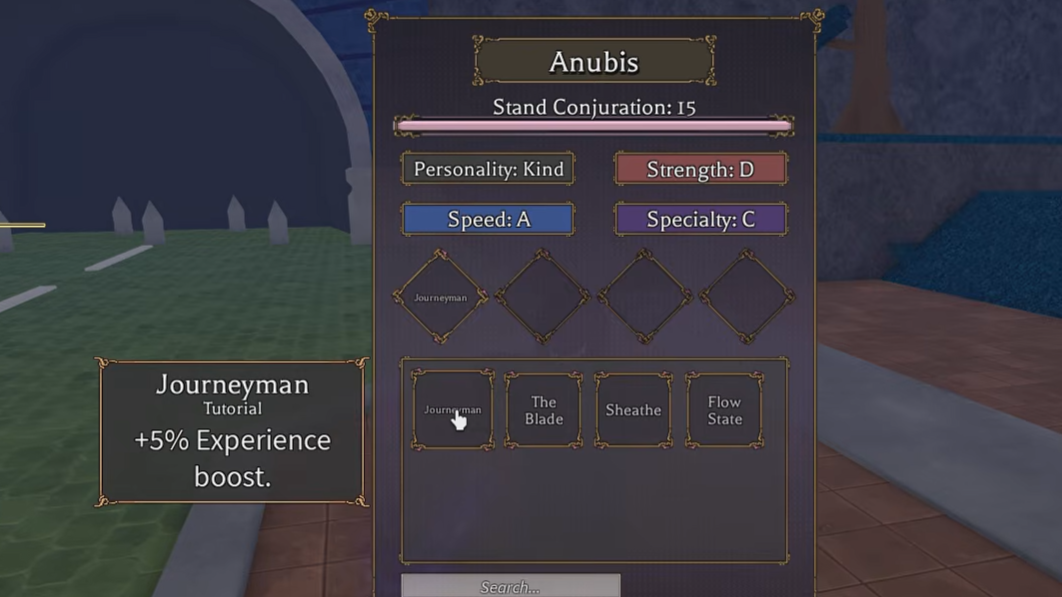
Task: Select the Flow State skill tile
Action: [724, 410]
